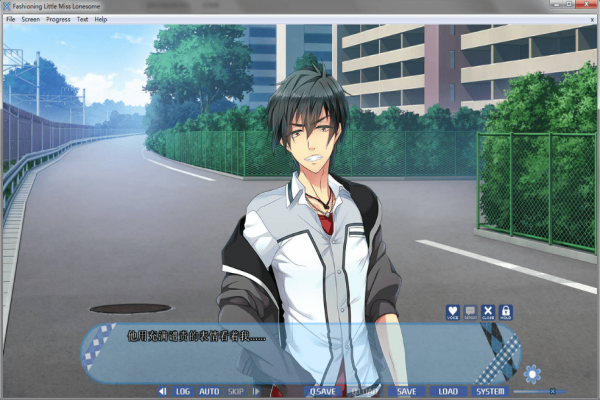The width and height of the screenshot is (600, 400).
Task: Open the Progress menu
Action: coord(58,19)
